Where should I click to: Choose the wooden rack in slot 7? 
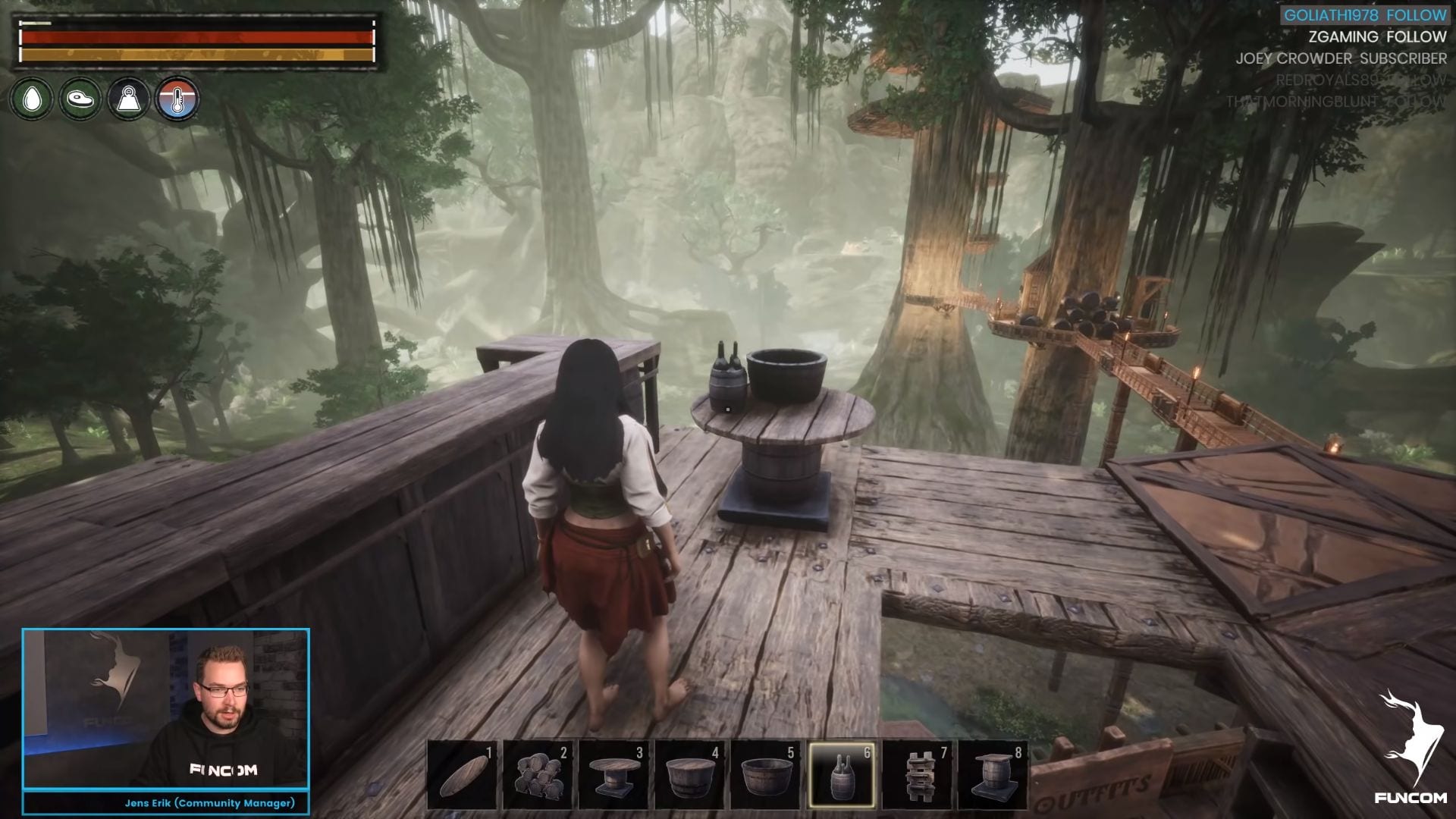917,775
